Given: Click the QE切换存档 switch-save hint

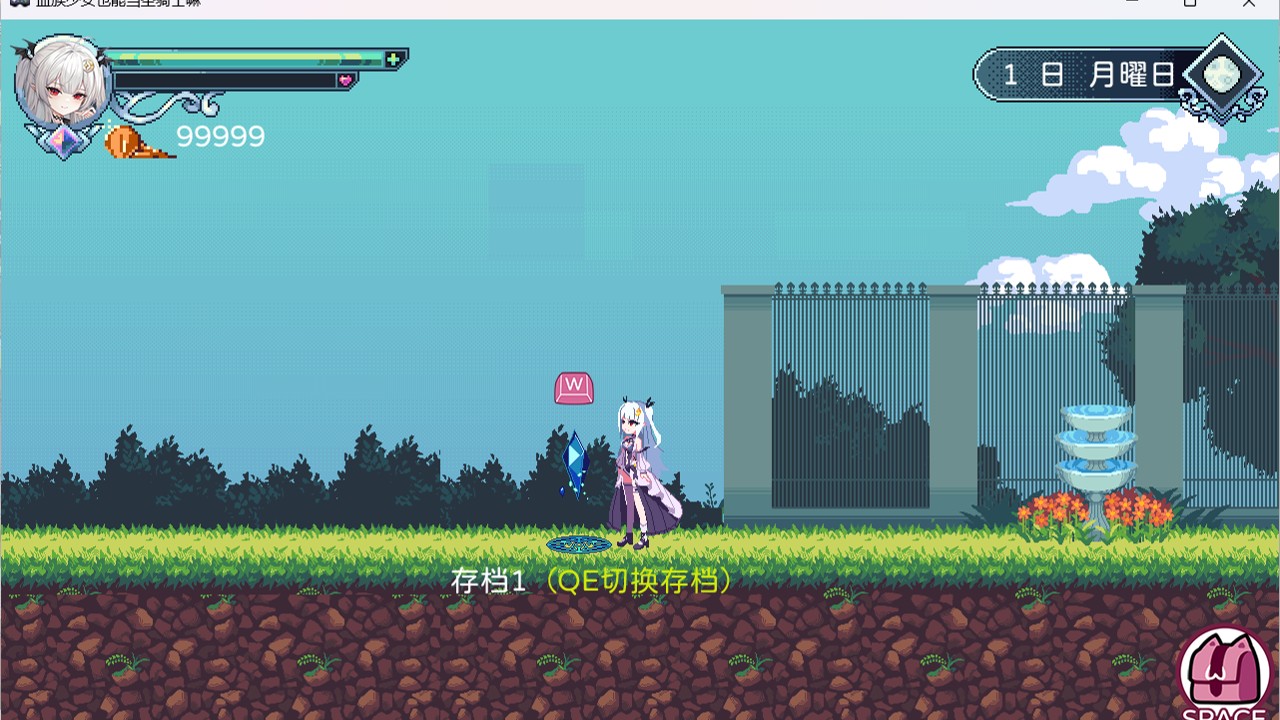Looking at the screenshot, I should (x=640, y=580).
